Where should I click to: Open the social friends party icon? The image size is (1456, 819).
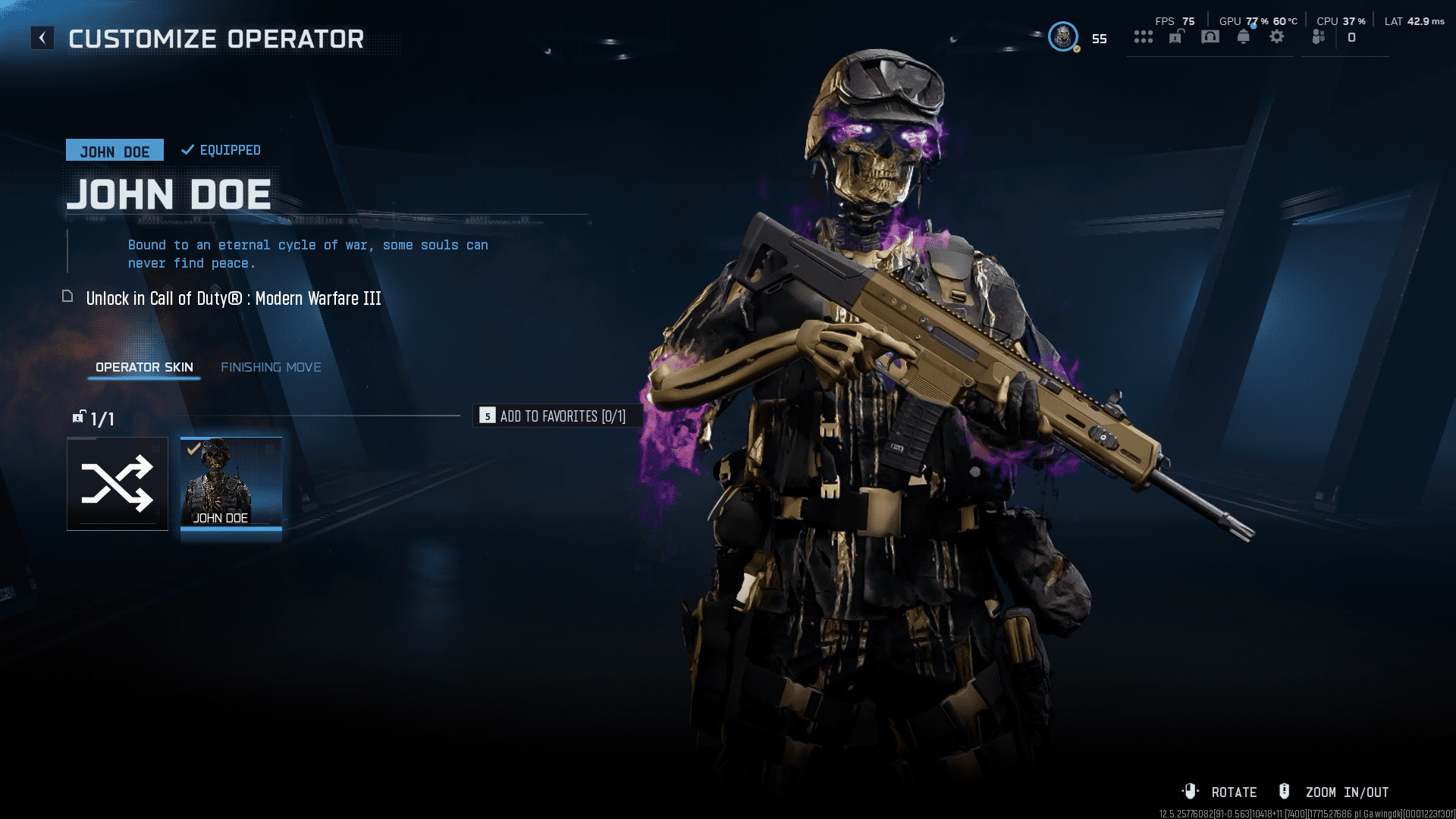tap(1319, 37)
